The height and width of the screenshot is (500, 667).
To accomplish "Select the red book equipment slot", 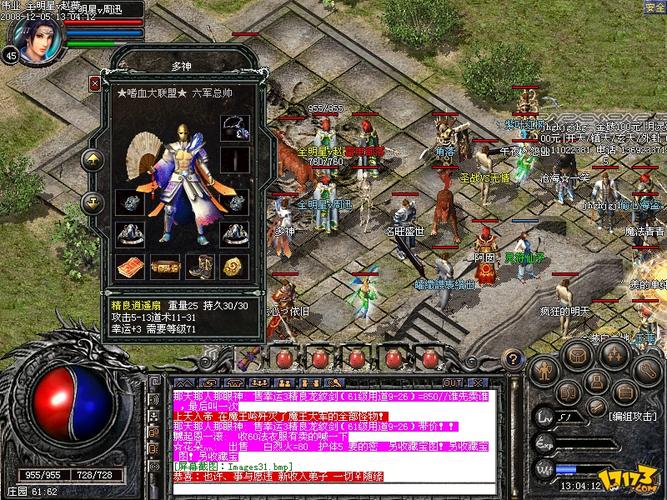I will pos(129,267).
